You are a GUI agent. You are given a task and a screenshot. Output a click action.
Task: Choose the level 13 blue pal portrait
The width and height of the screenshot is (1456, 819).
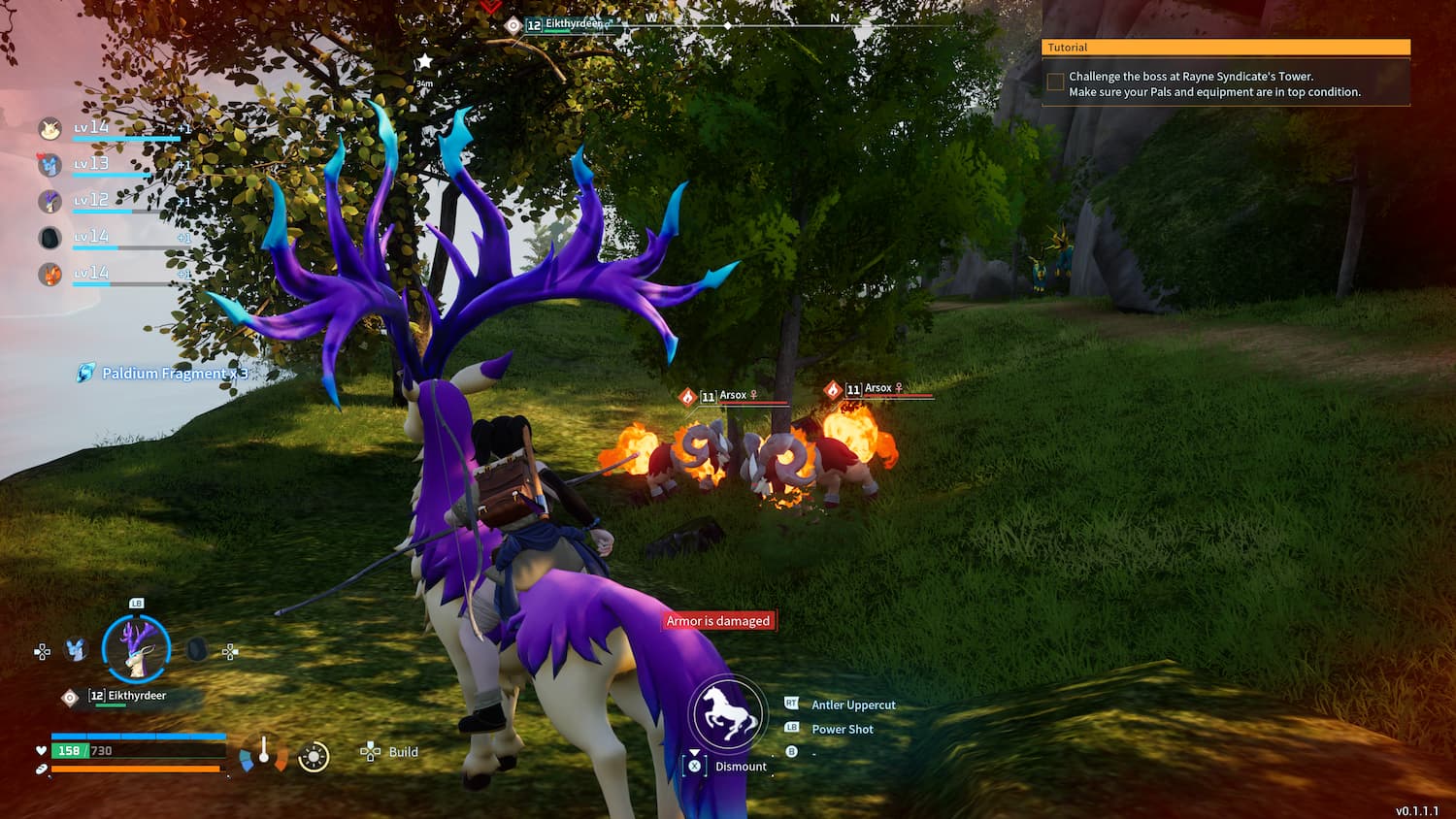50,165
